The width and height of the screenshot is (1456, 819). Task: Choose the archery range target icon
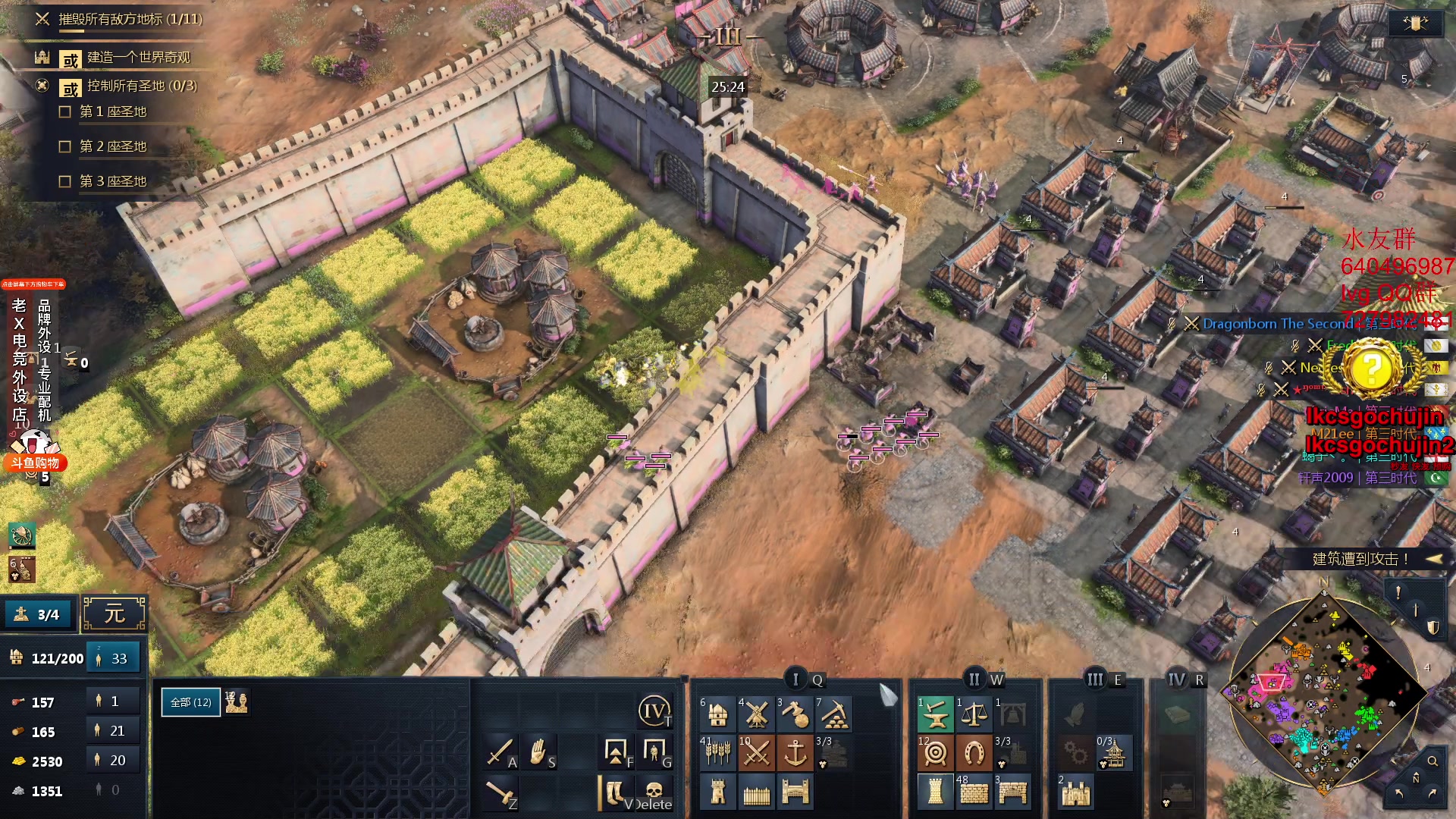point(935,753)
